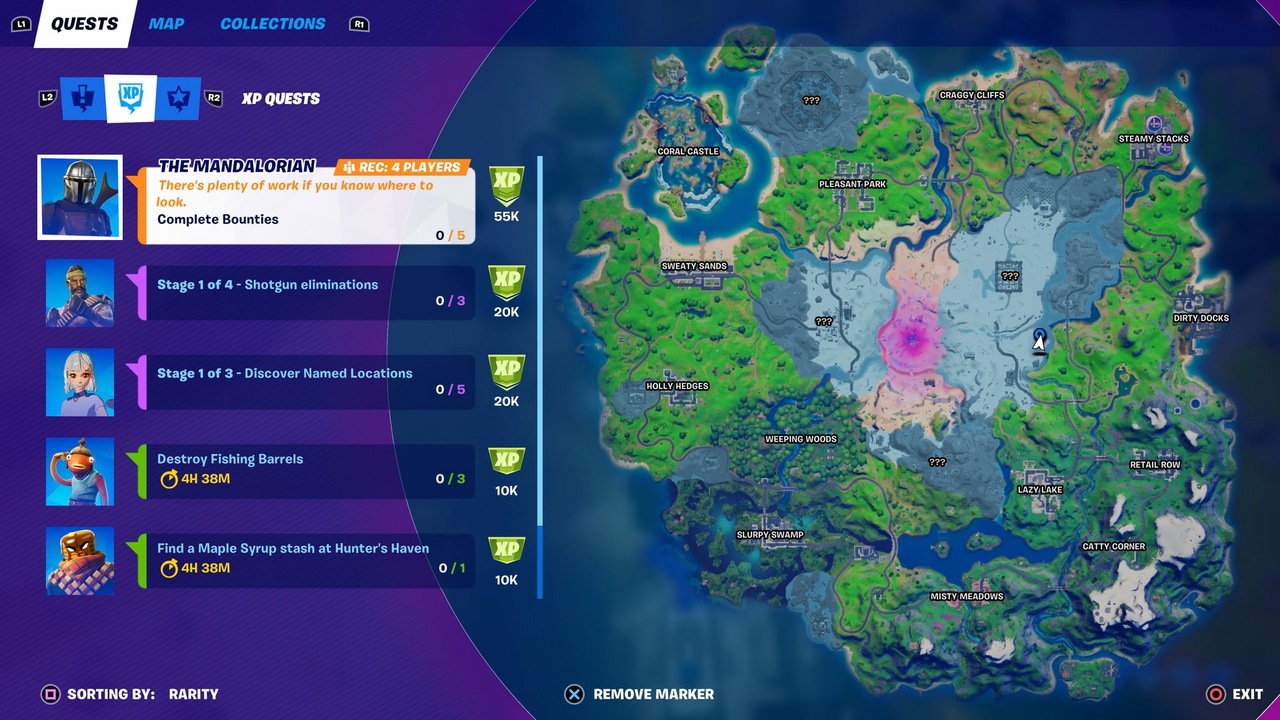Select the Fishstick portrait on Destroy Fishing Barrels

[x=79, y=470]
